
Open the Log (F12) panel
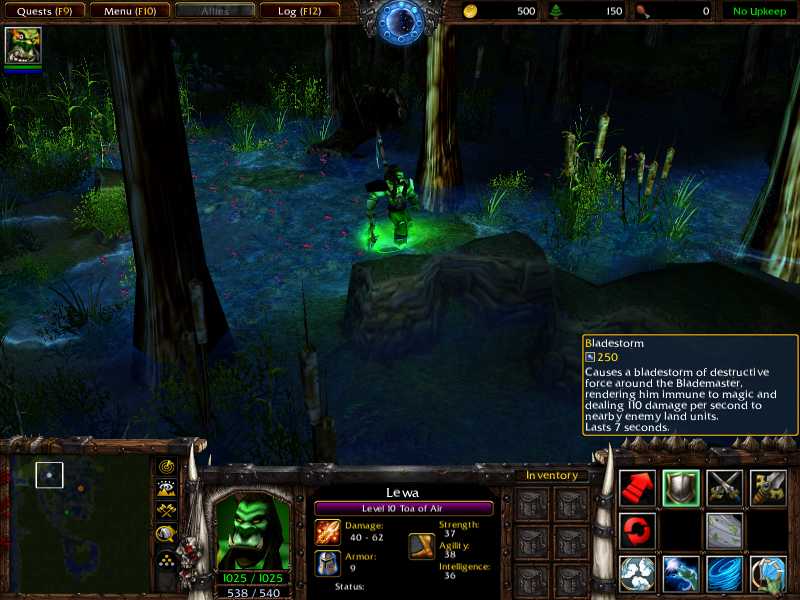coord(299,11)
